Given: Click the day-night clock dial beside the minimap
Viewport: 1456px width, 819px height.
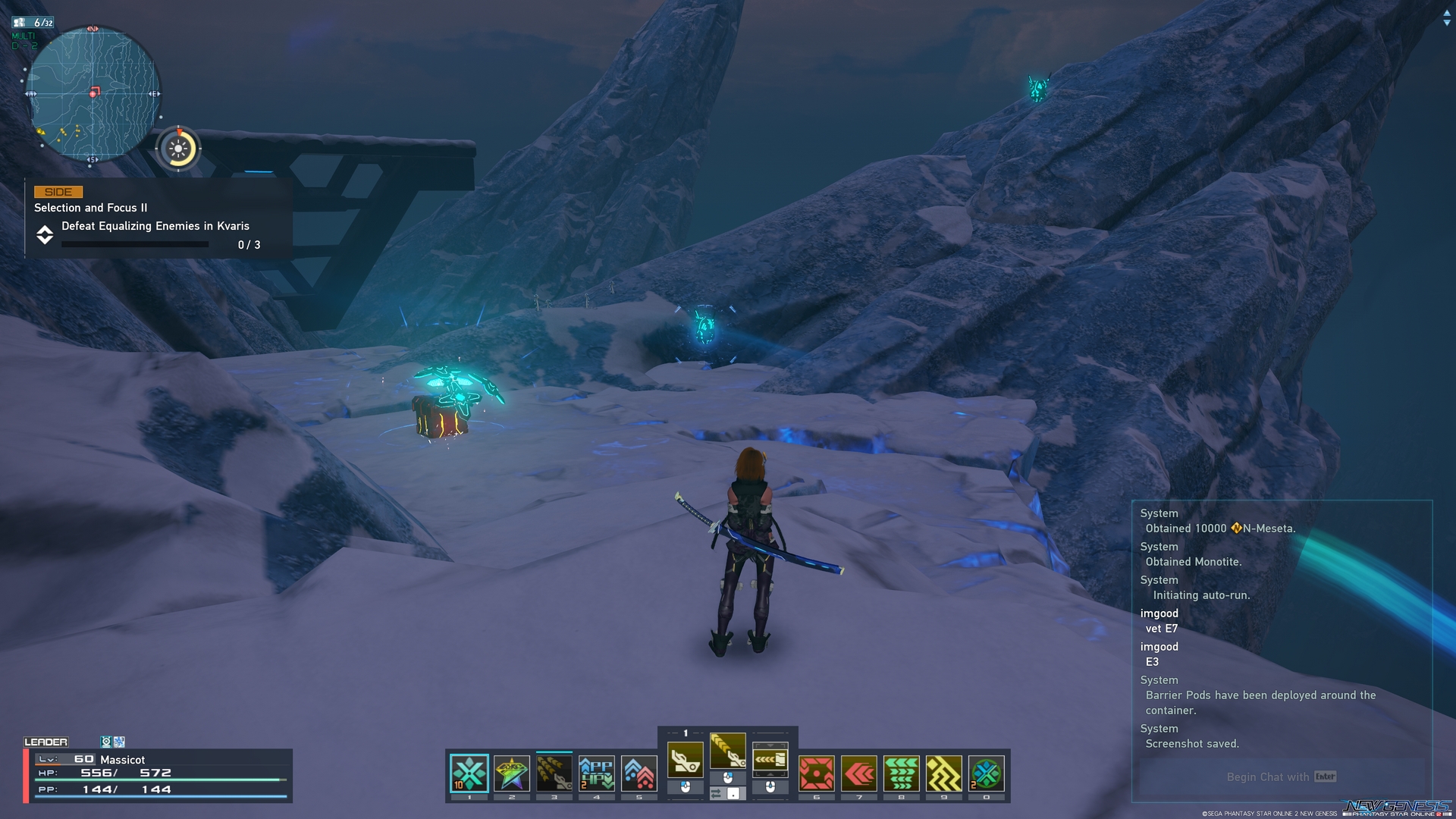Looking at the screenshot, I should click(x=178, y=149).
